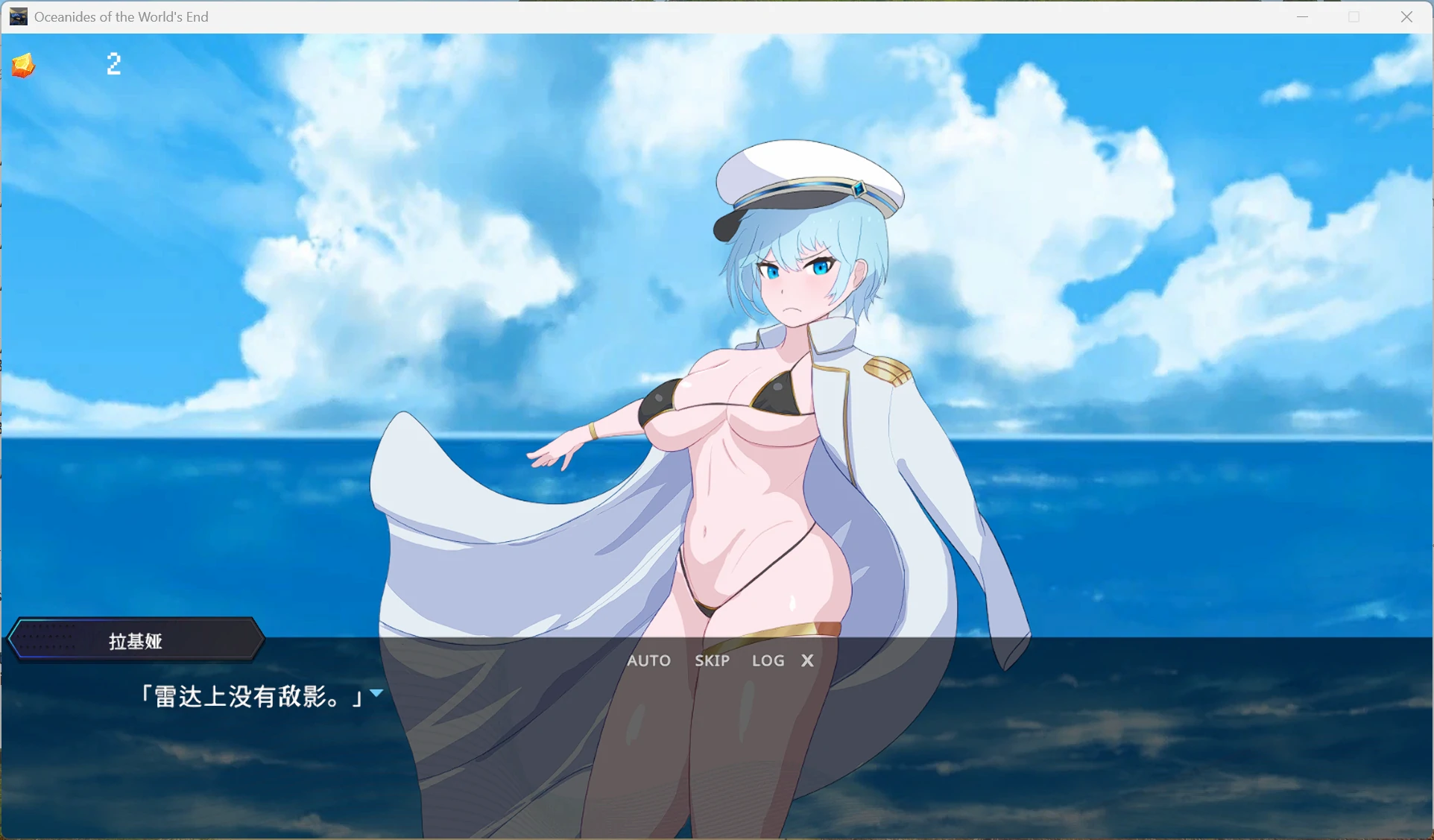Open the dialogue LOG
Image resolution: width=1434 pixels, height=840 pixels.
tap(768, 660)
